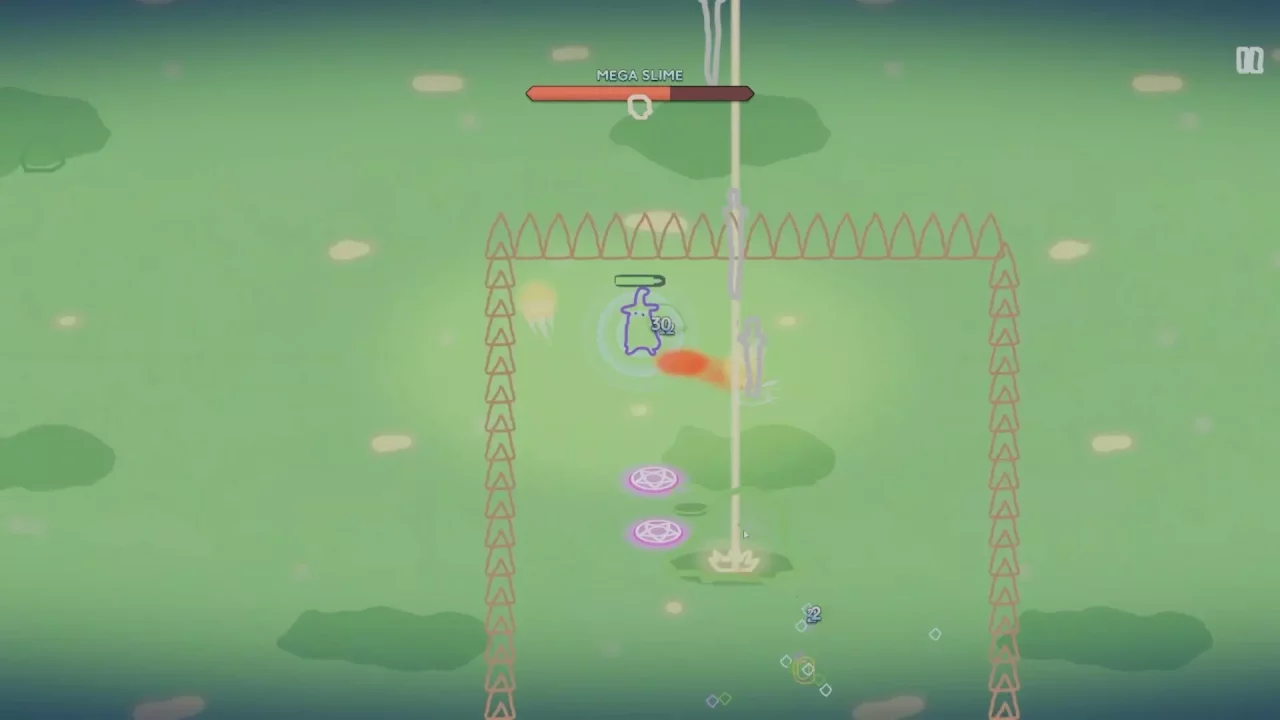Image resolution: width=1280 pixels, height=720 pixels.
Task: Click the upper purple pentagram magic circle
Action: pos(654,479)
